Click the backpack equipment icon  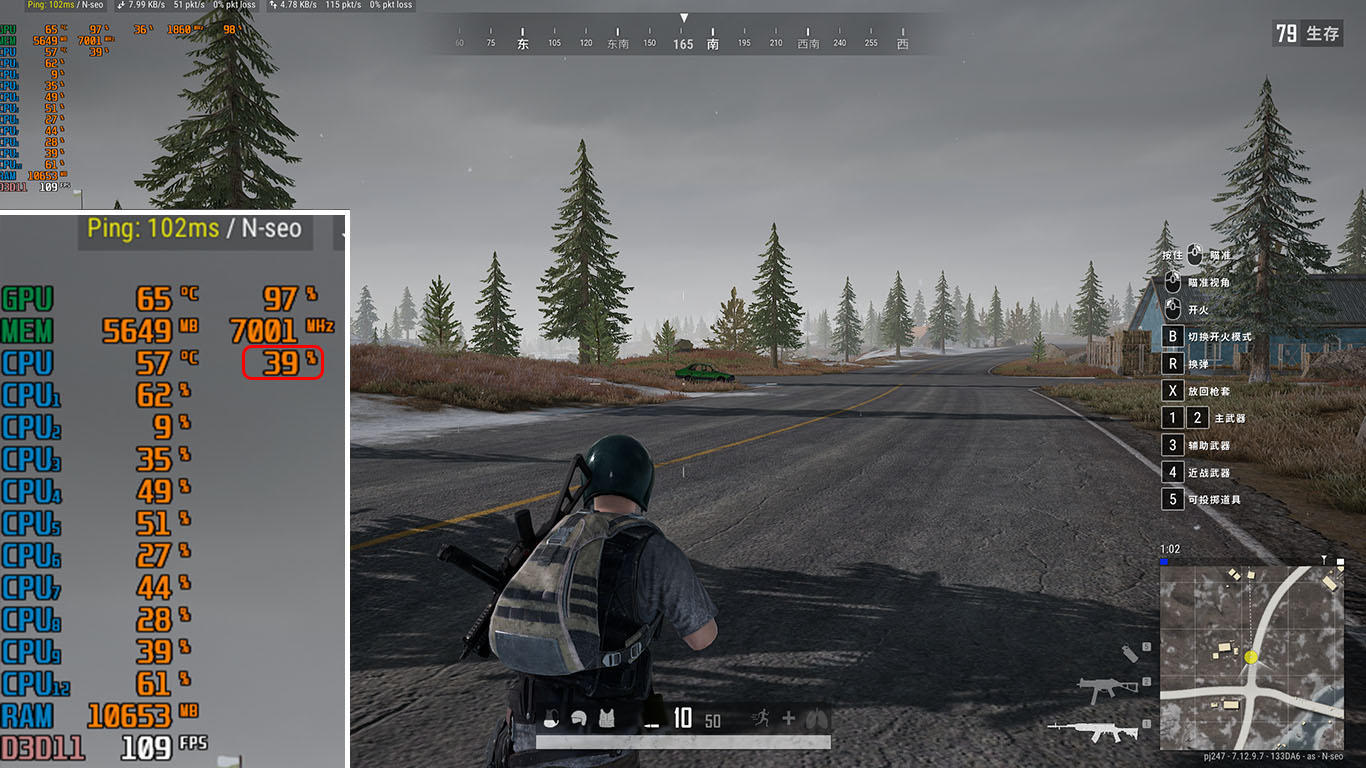pyautogui.click(x=551, y=718)
